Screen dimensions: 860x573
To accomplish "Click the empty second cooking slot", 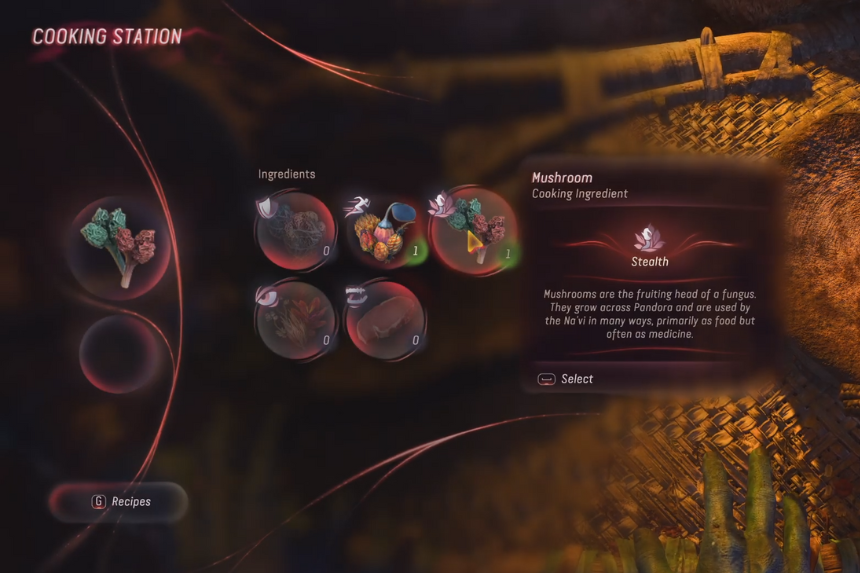I will [121, 354].
